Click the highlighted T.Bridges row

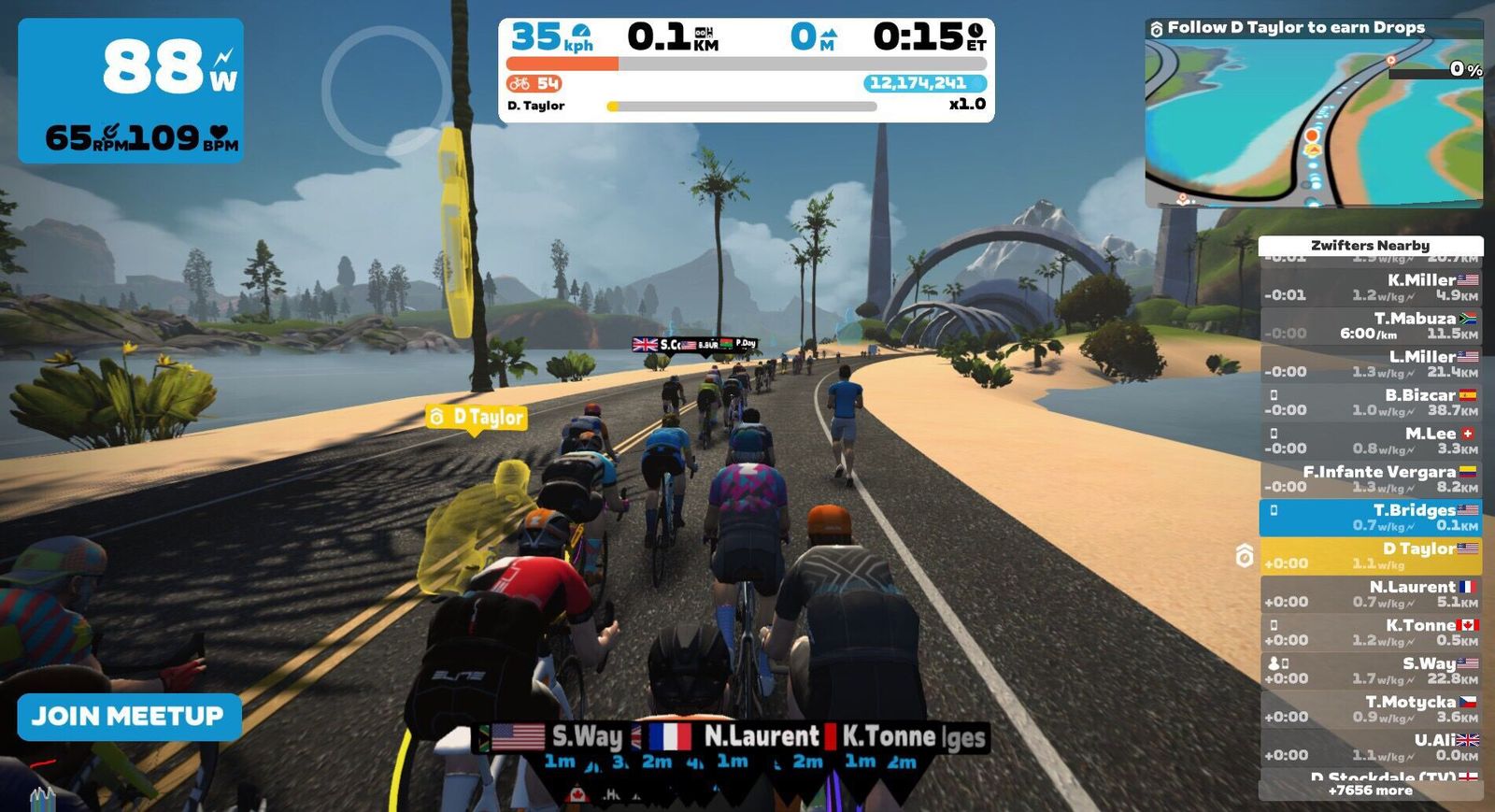[x=1370, y=517]
